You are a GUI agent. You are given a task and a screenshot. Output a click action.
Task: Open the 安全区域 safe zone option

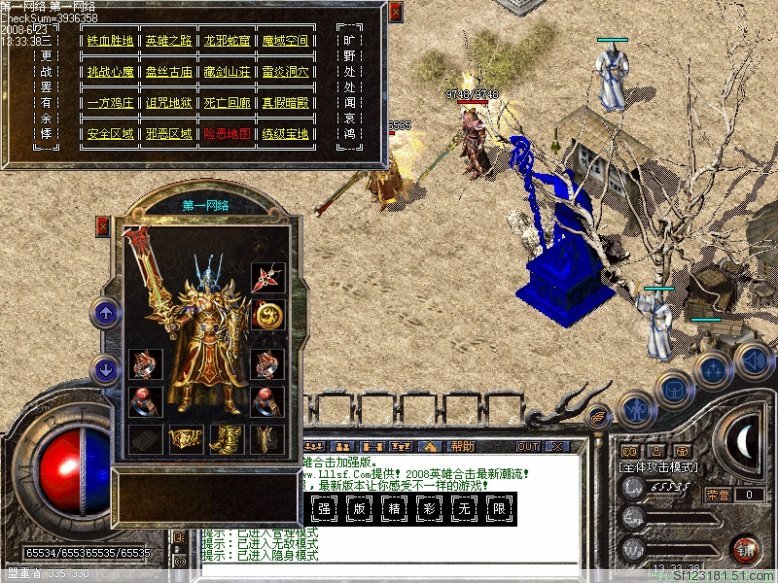tap(111, 134)
